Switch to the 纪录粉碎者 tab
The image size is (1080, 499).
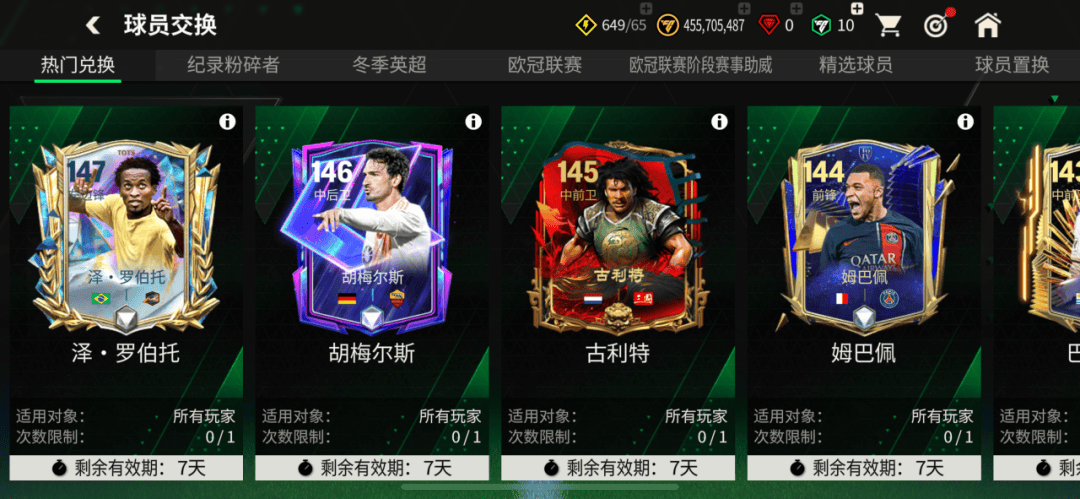tap(233, 65)
